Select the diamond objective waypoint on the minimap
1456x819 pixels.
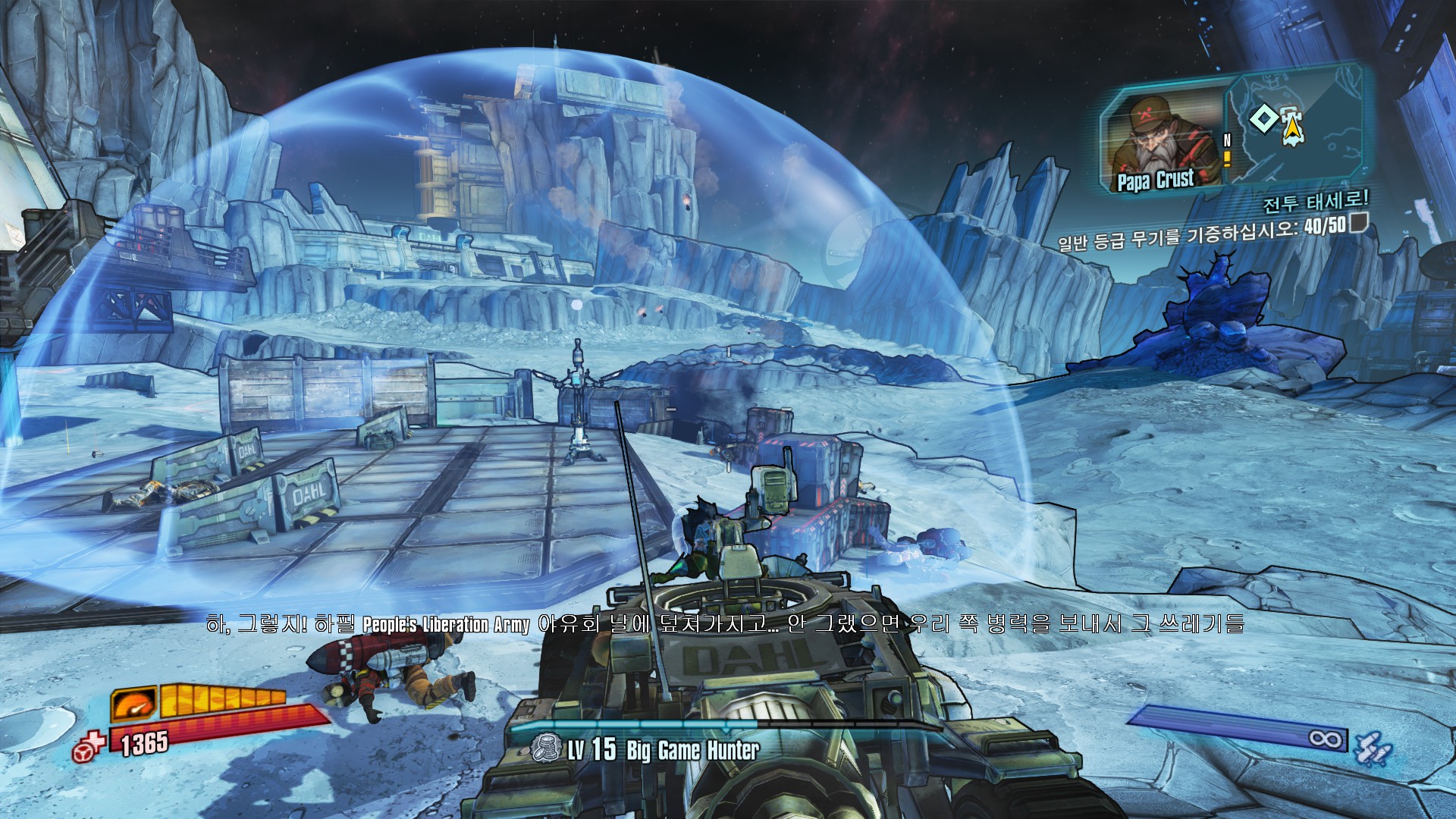pos(1263,119)
